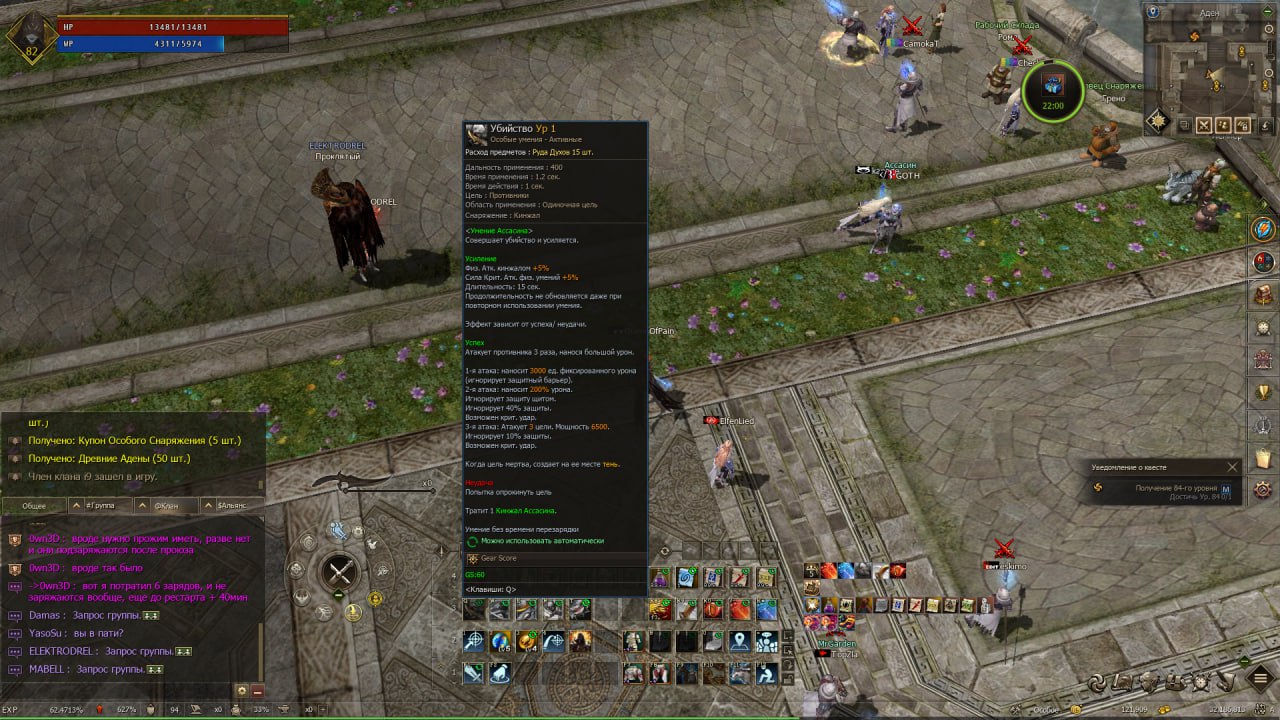Switch to the Общее chat tab
Viewport: 1280px width, 720px height.
pyautogui.click(x=34, y=505)
